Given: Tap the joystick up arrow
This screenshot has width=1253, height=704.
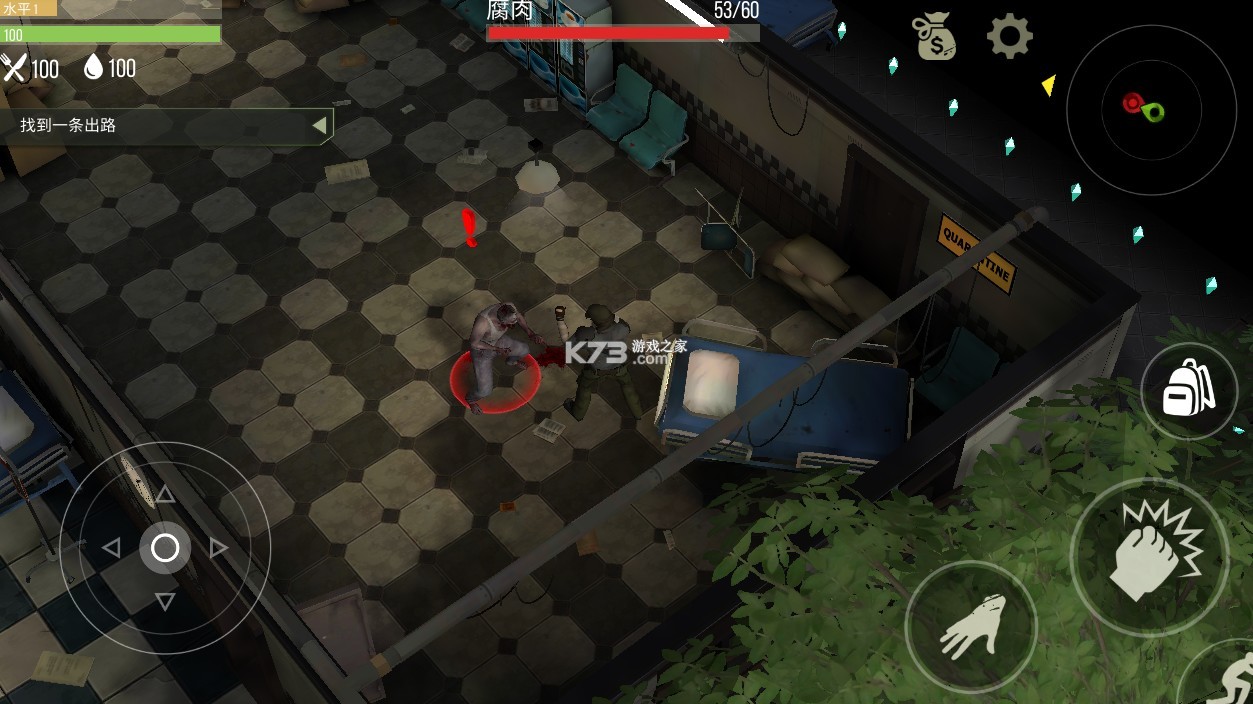Looking at the screenshot, I should coord(165,494).
